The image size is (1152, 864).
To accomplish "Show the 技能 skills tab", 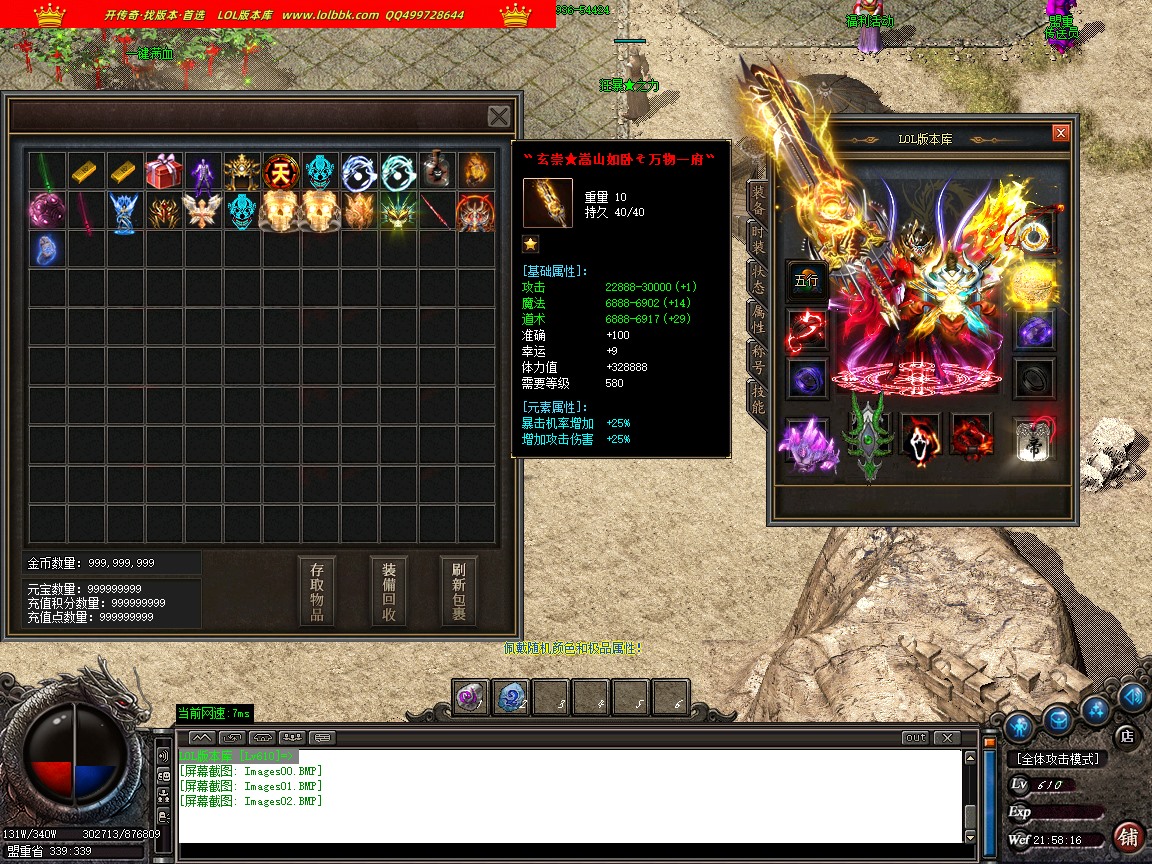I will tap(759, 400).
